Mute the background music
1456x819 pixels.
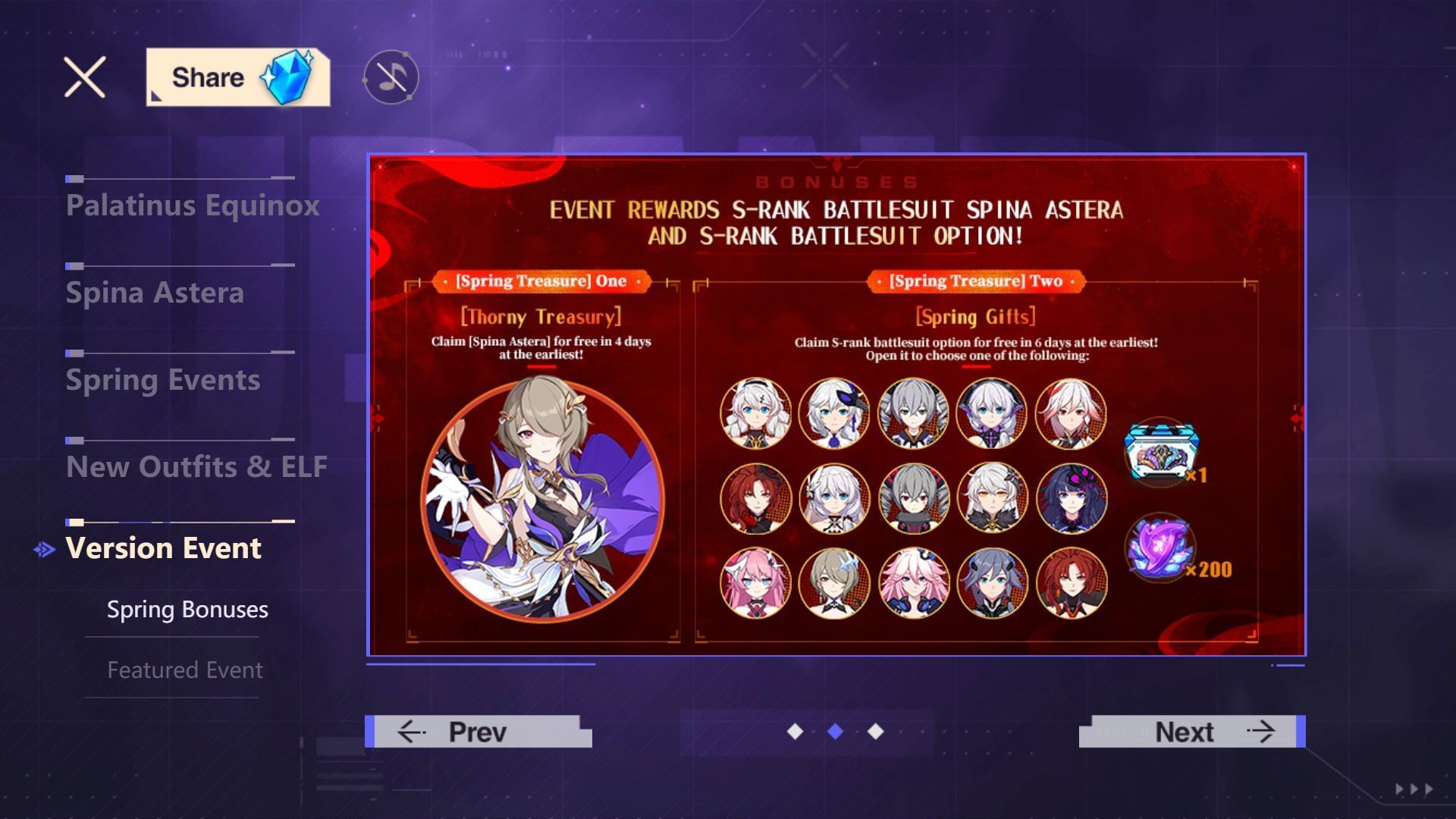[389, 76]
